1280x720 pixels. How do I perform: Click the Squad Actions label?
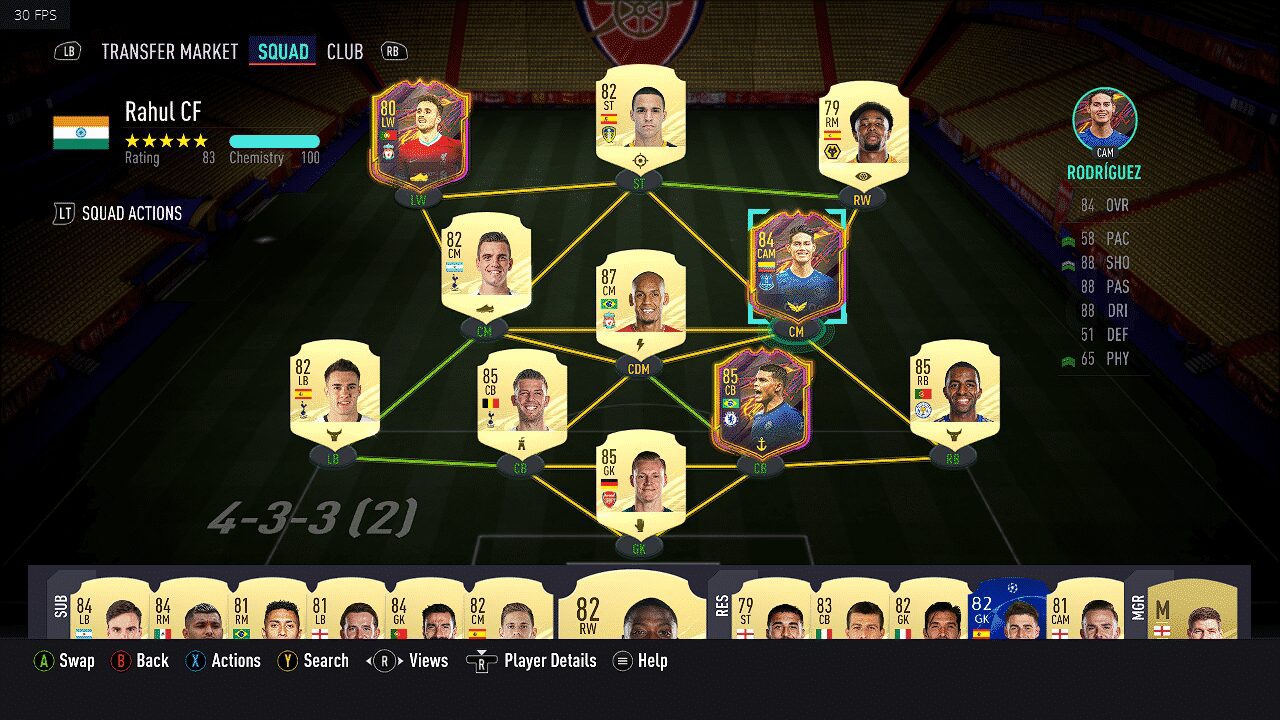133,213
